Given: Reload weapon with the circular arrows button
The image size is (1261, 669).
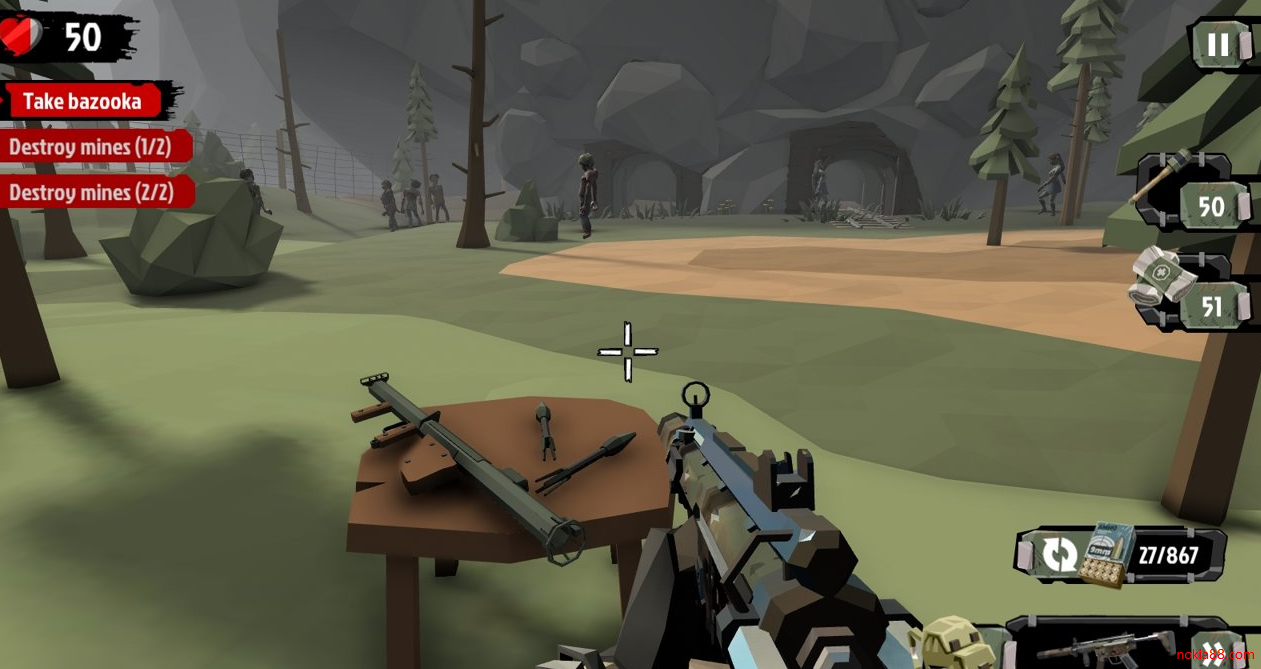Looking at the screenshot, I should (x=1058, y=554).
